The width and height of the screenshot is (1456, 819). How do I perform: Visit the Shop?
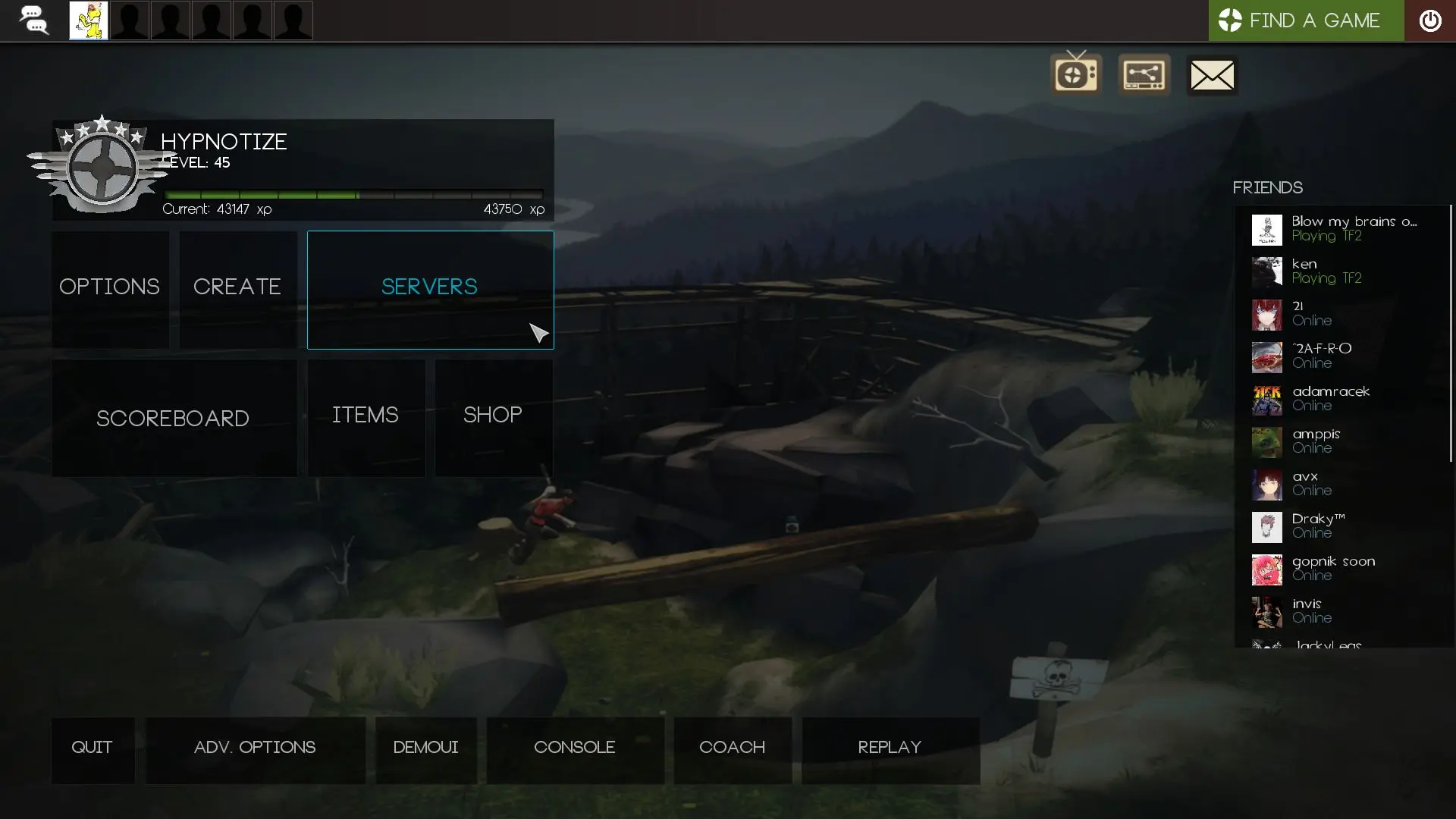[493, 416]
